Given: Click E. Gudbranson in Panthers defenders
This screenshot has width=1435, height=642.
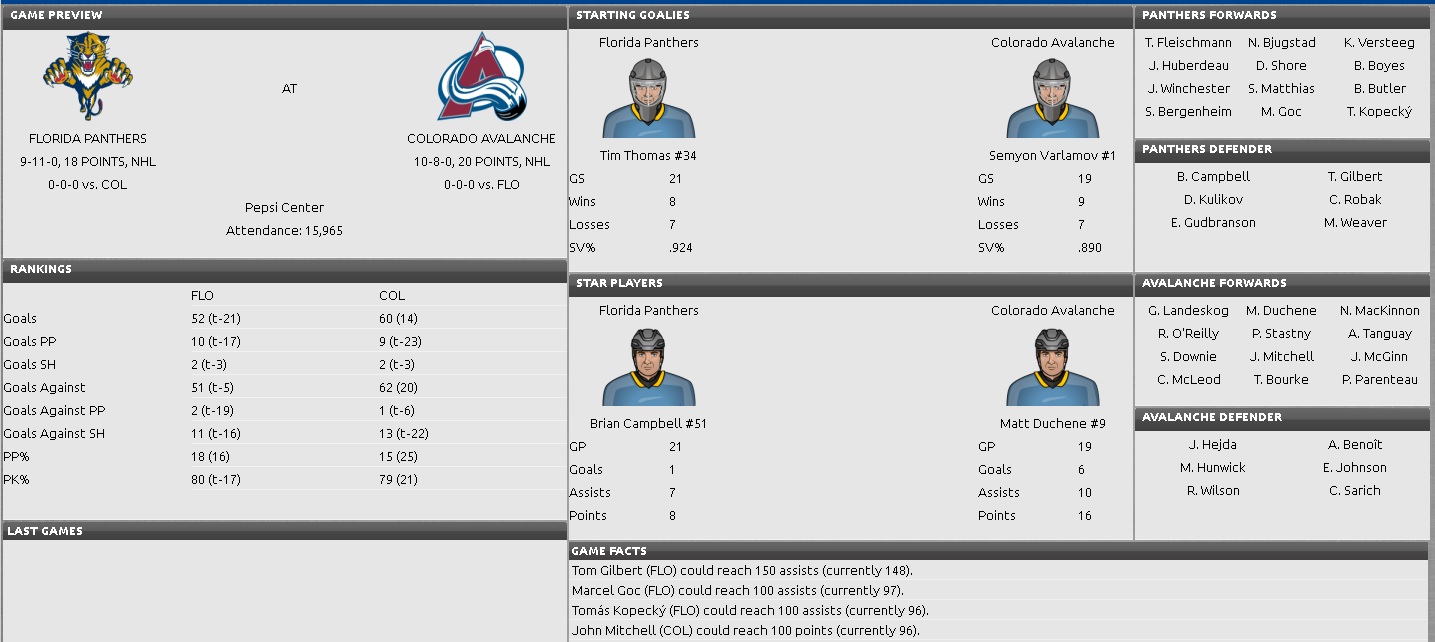Looking at the screenshot, I should (1213, 223).
